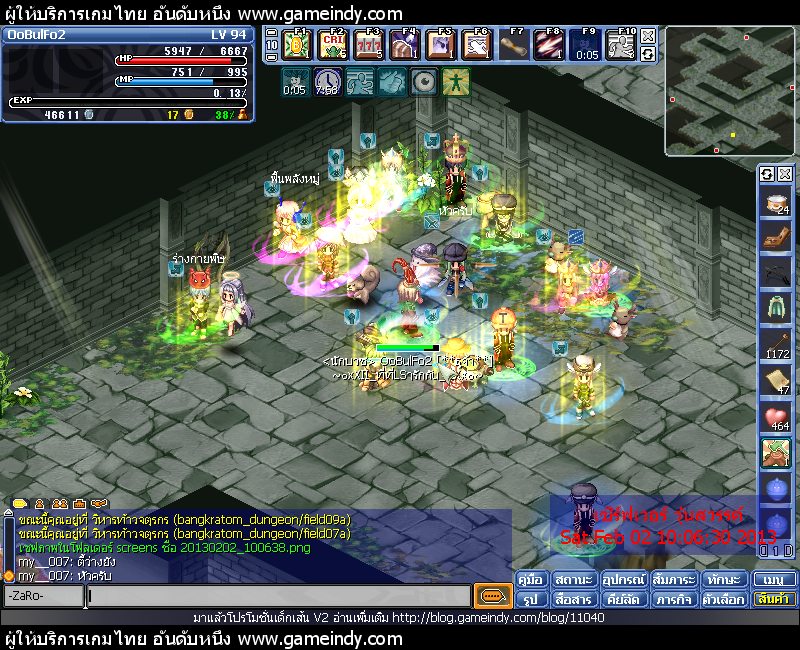Image resolution: width=800 pixels, height=650 pixels.
Task: Click the คีย์ลัด shortcut keys button
Action: (624, 599)
